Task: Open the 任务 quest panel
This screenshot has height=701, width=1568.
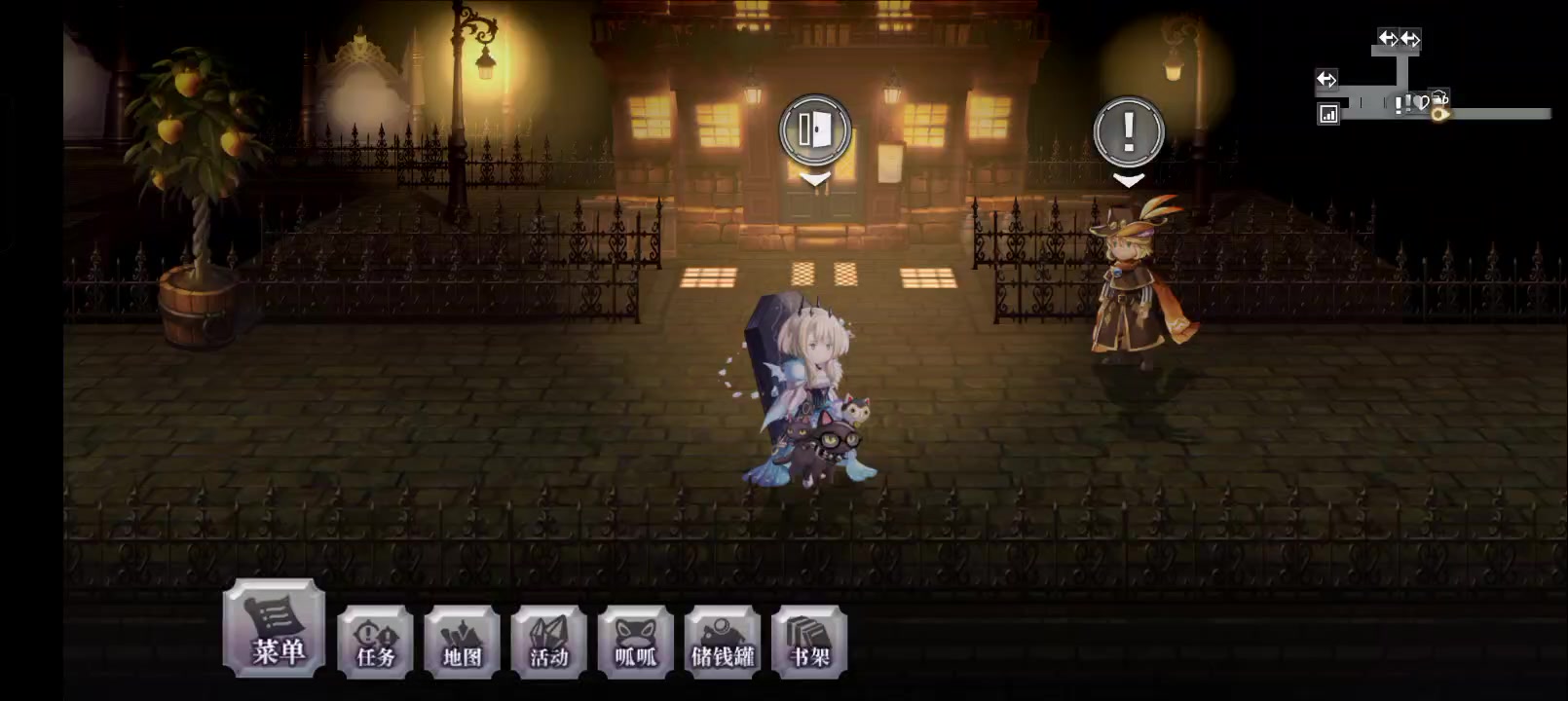Action: tap(375, 643)
